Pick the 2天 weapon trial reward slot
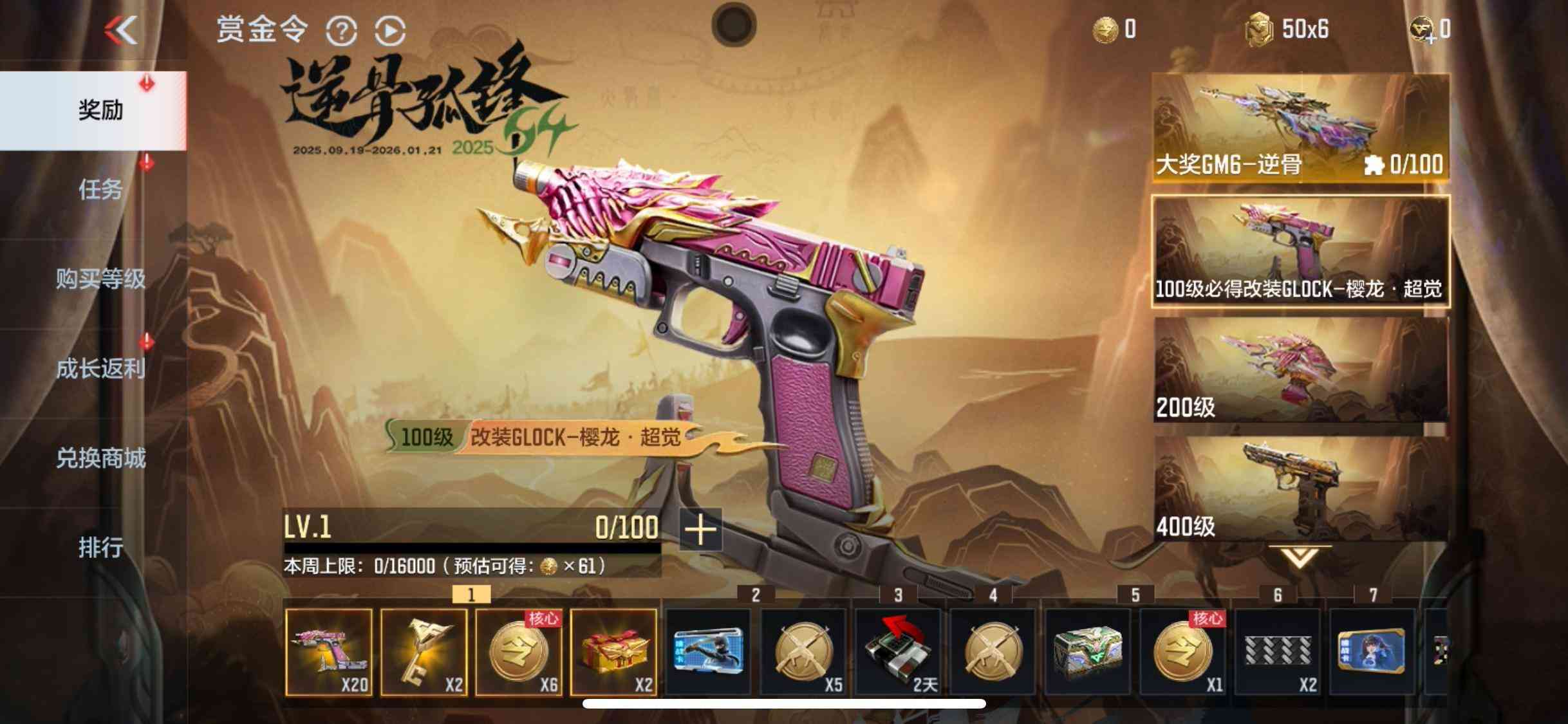The width and height of the screenshot is (1568, 724). point(898,652)
